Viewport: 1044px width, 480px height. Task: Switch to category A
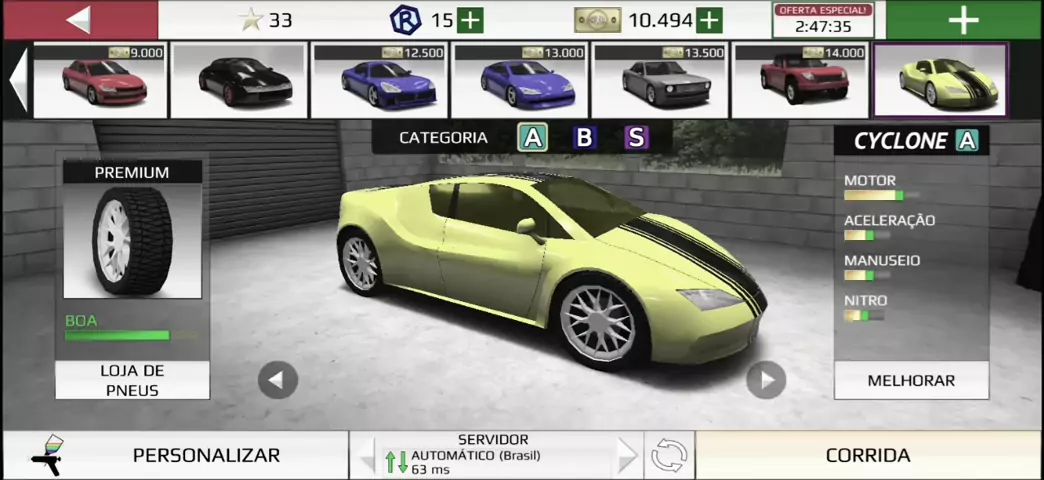532,138
